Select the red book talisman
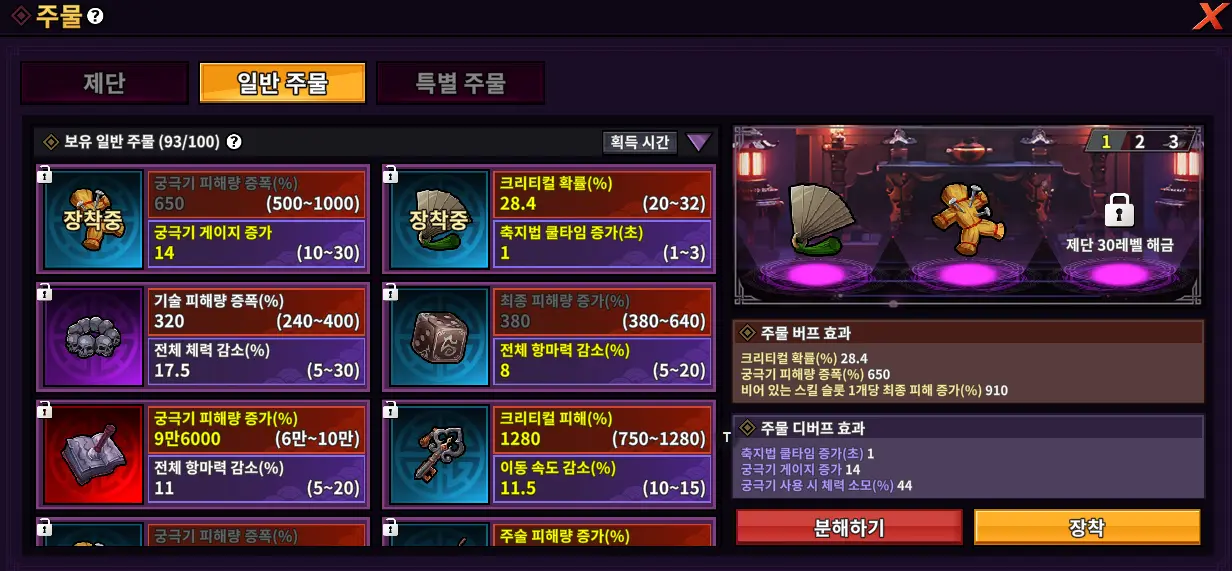The width and height of the screenshot is (1232, 571). pyautogui.click(x=91, y=454)
